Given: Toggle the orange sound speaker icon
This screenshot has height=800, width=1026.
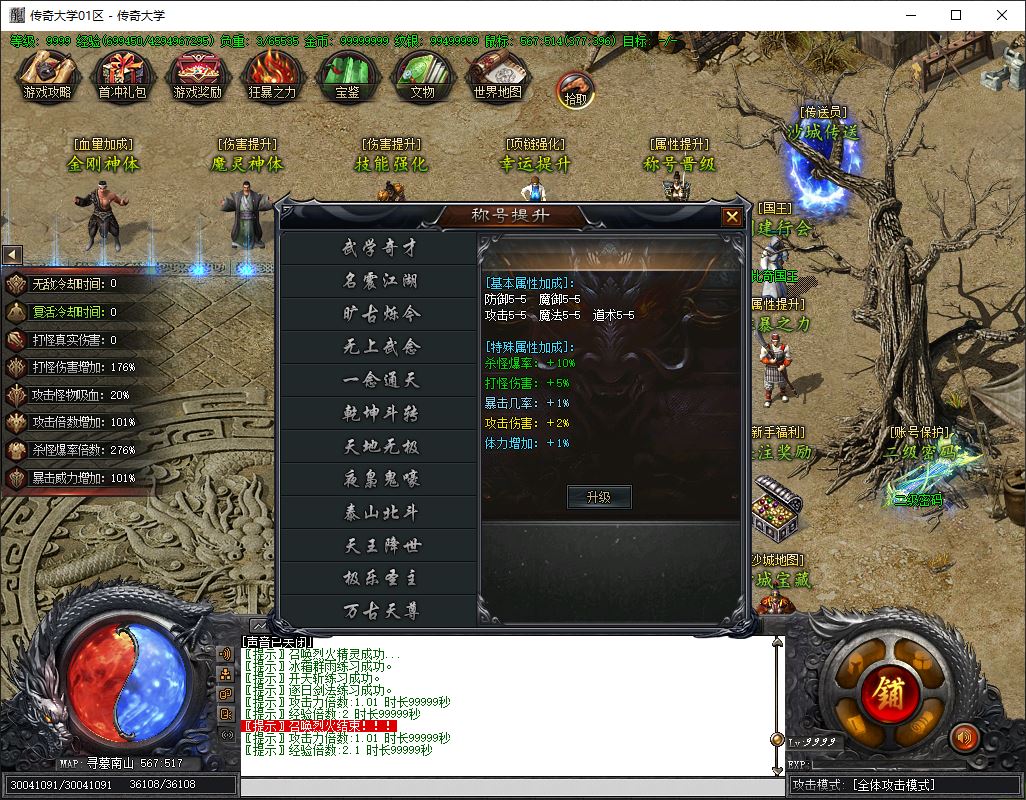Looking at the screenshot, I should [x=964, y=738].
